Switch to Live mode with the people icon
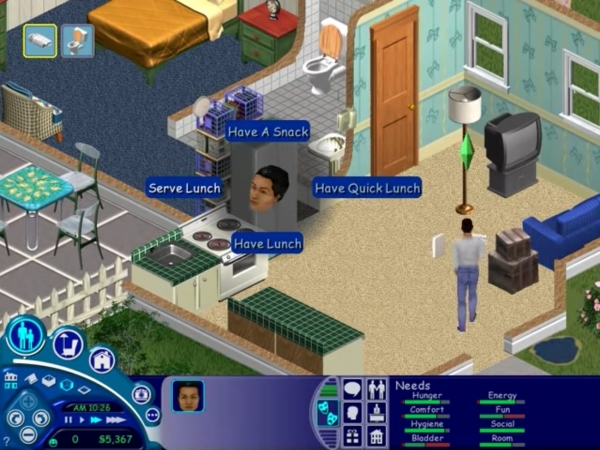Viewport: 600px width, 450px height. (x=25, y=335)
